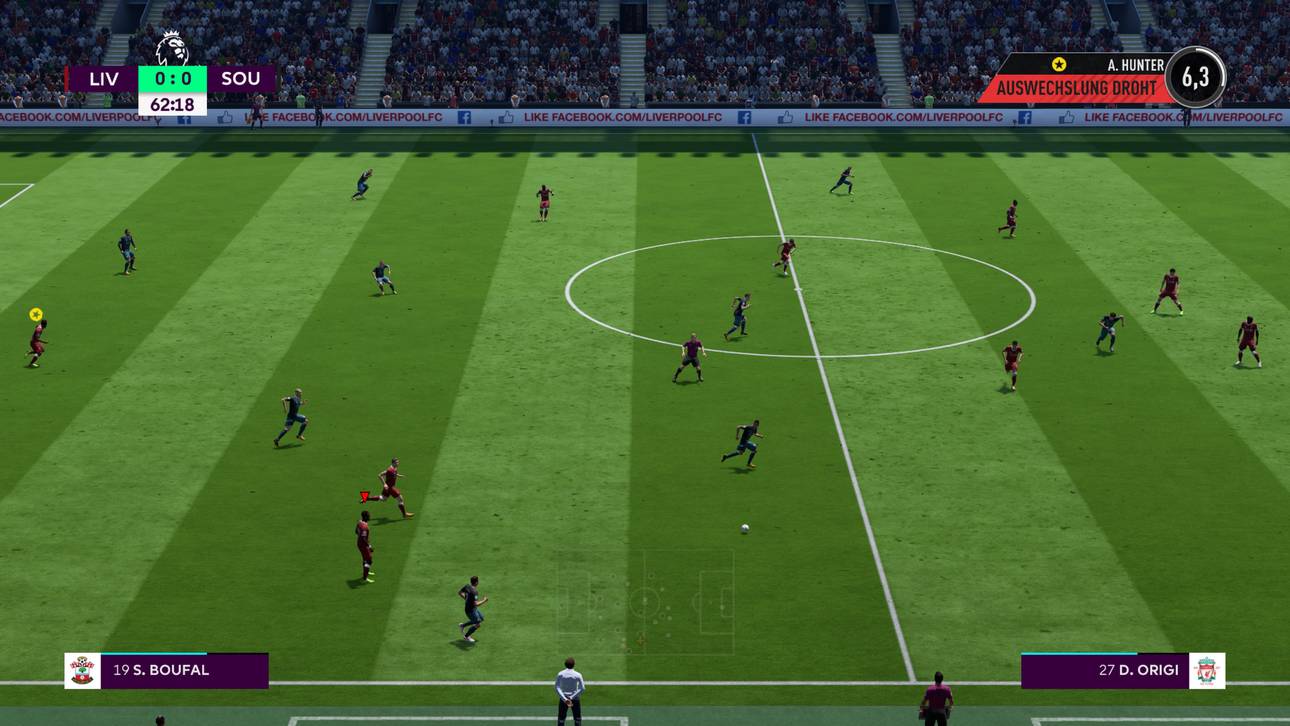The height and width of the screenshot is (726, 1290).
Task: Click the red player switch arrow marker
Action: pyautogui.click(x=363, y=494)
